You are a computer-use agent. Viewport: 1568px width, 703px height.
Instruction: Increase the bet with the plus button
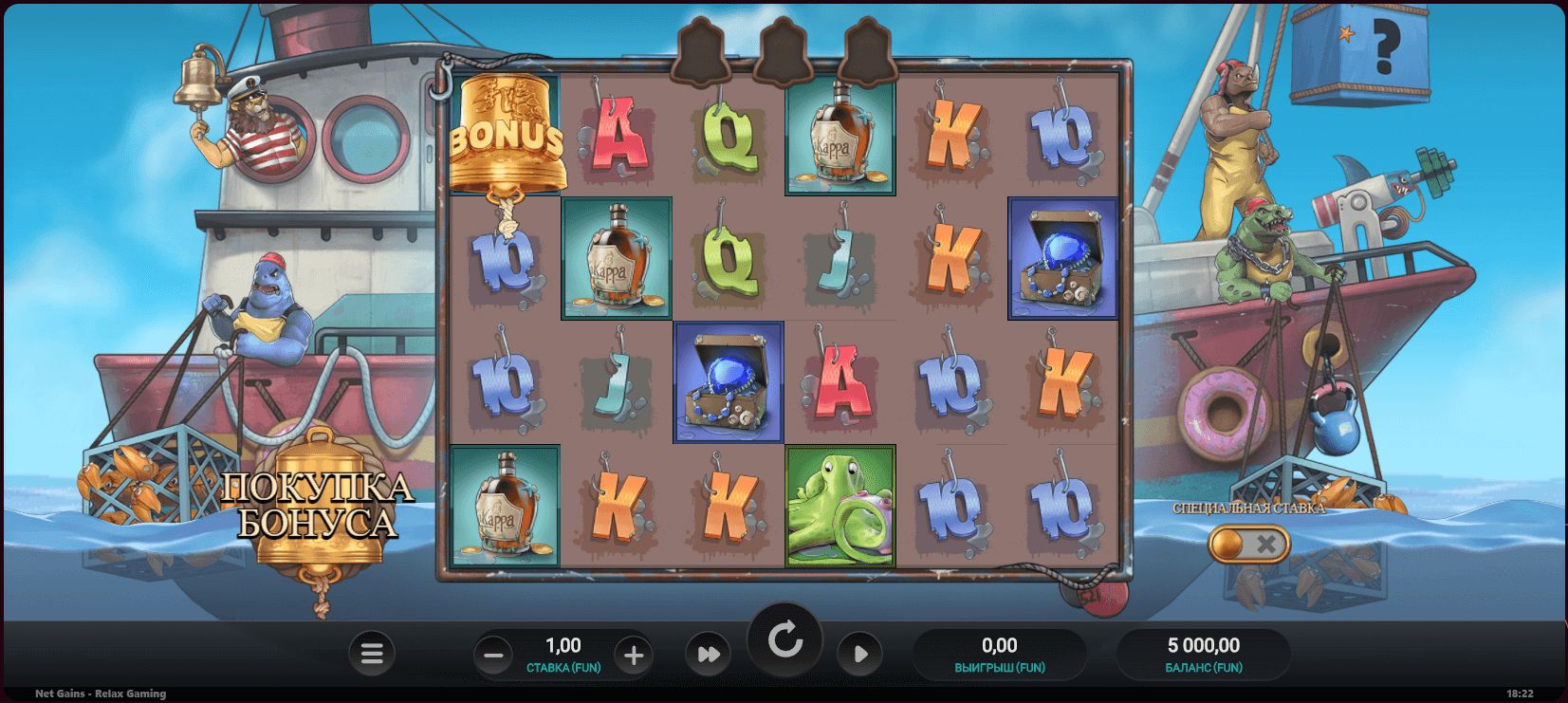coord(634,655)
